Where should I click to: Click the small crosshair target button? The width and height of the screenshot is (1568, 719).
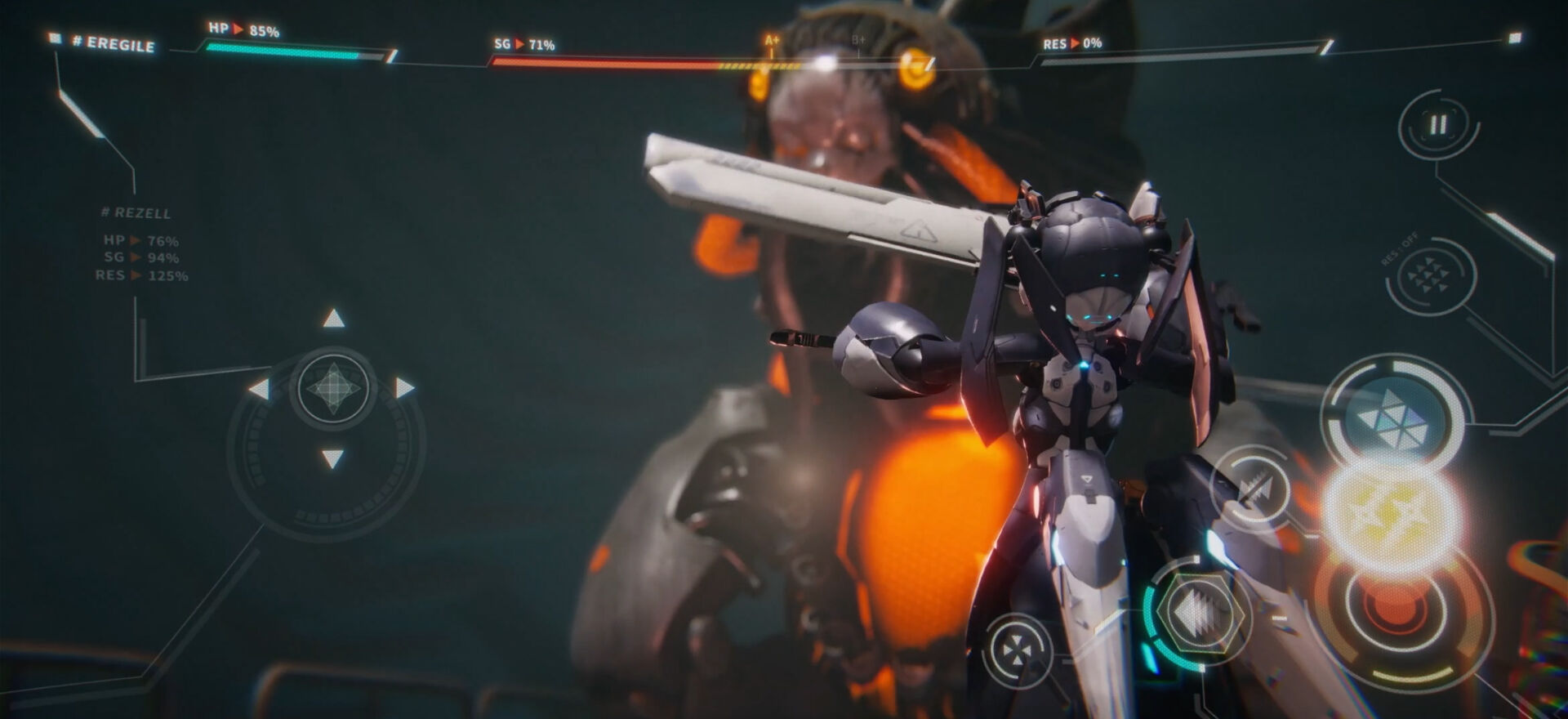pyautogui.click(x=1016, y=651)
